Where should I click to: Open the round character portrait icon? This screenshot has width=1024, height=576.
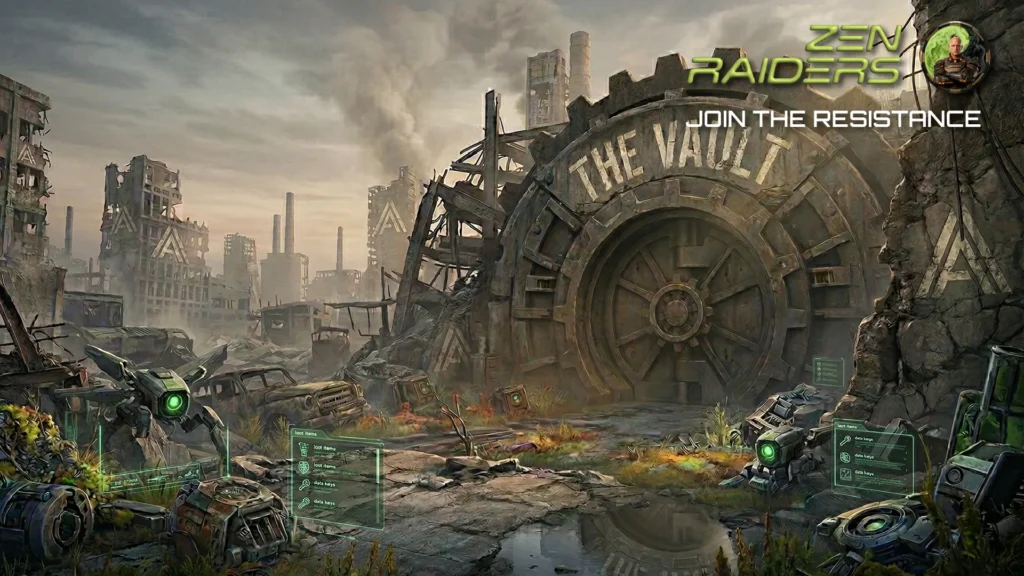[955, 58]
